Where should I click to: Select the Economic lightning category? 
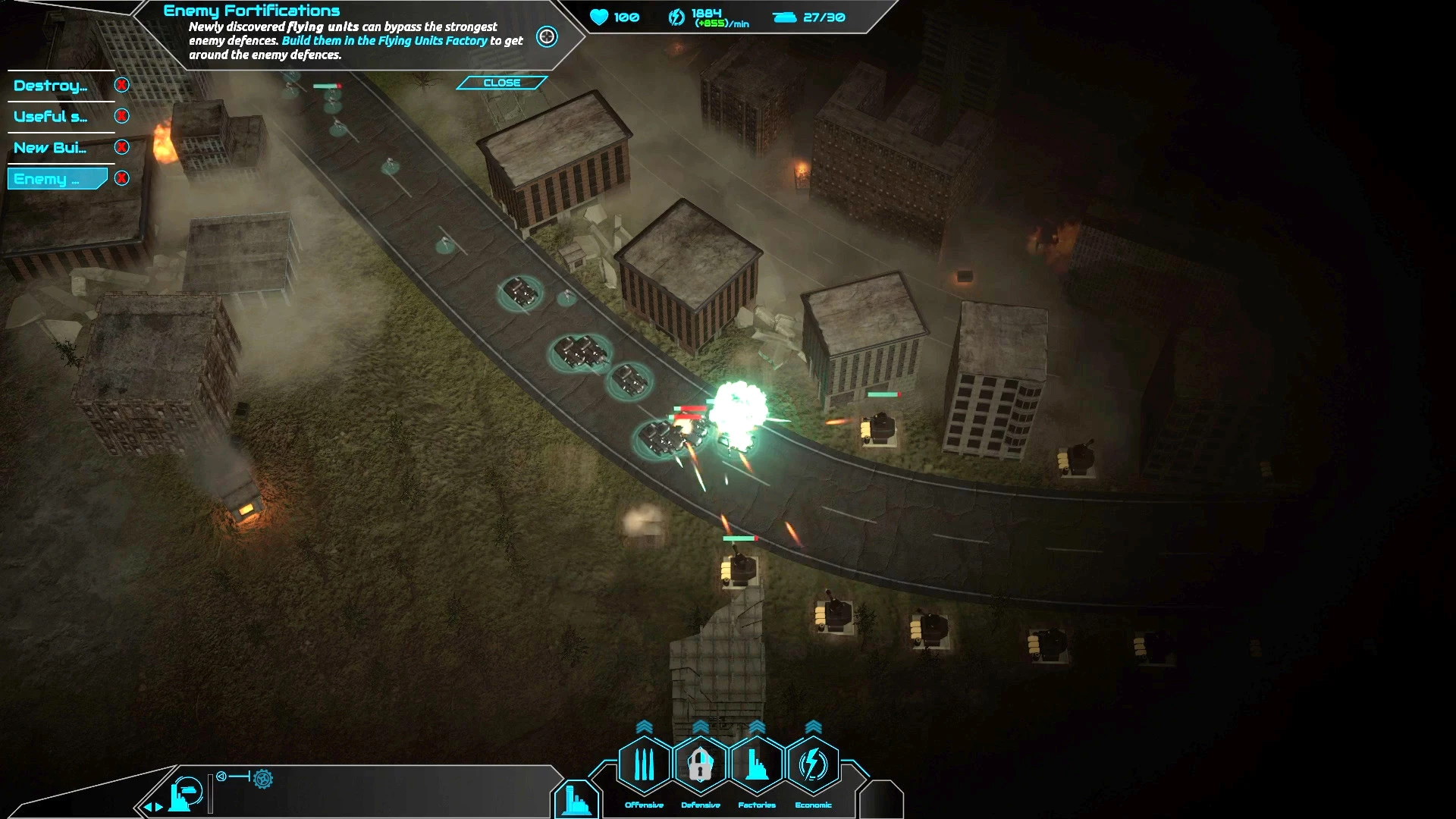[813, 764]
